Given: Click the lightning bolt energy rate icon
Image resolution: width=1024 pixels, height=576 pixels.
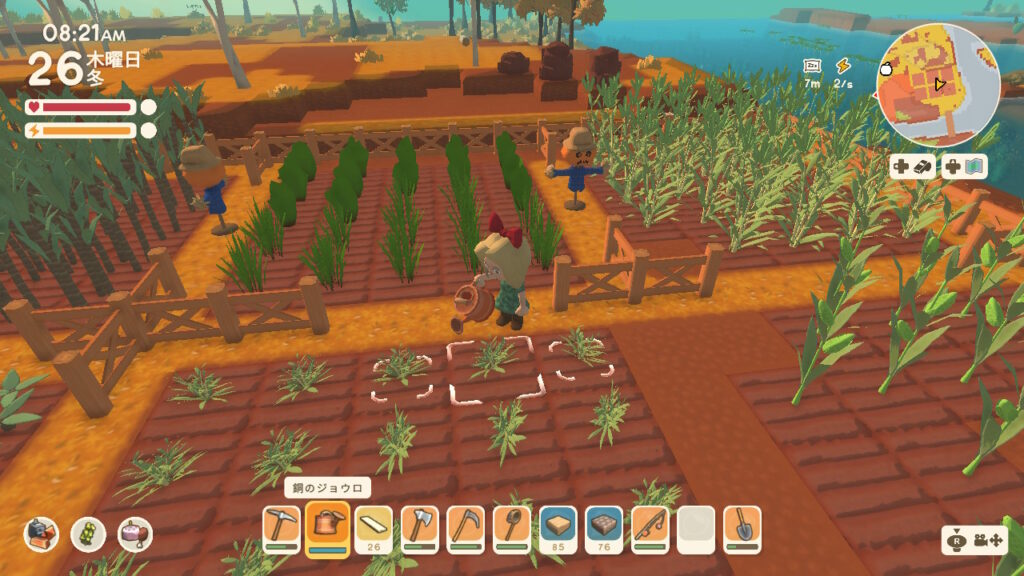Looking at the screenshot, I should 843,66.
